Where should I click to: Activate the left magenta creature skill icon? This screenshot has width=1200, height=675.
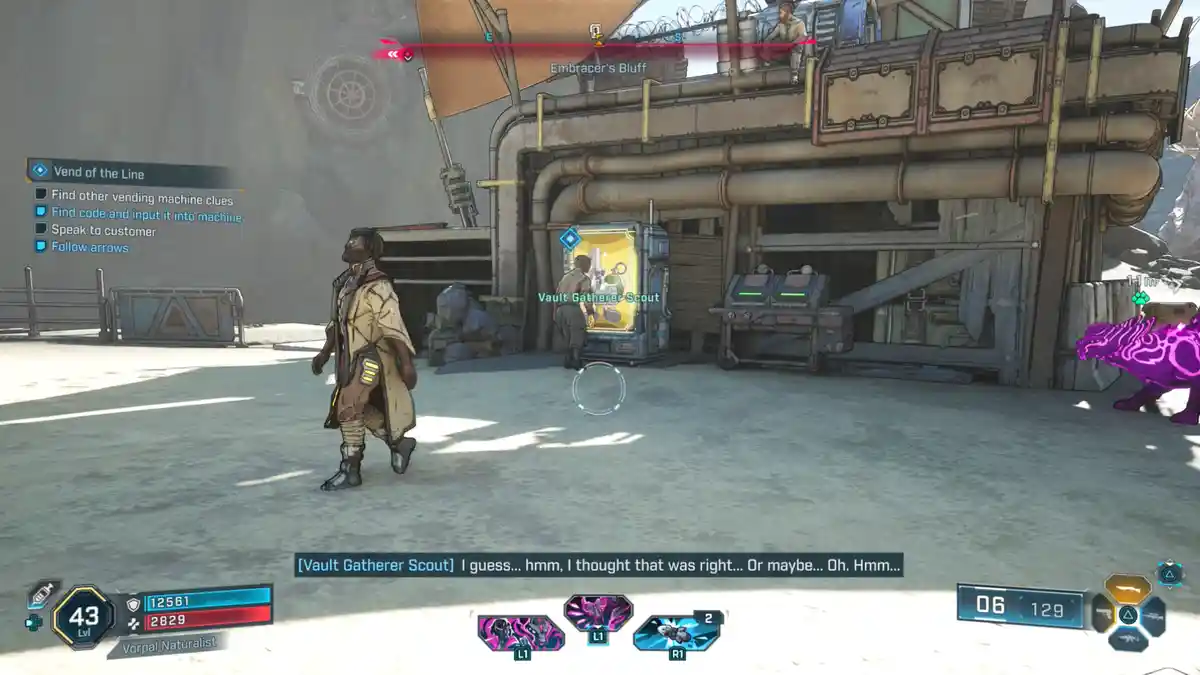(520, 634)
